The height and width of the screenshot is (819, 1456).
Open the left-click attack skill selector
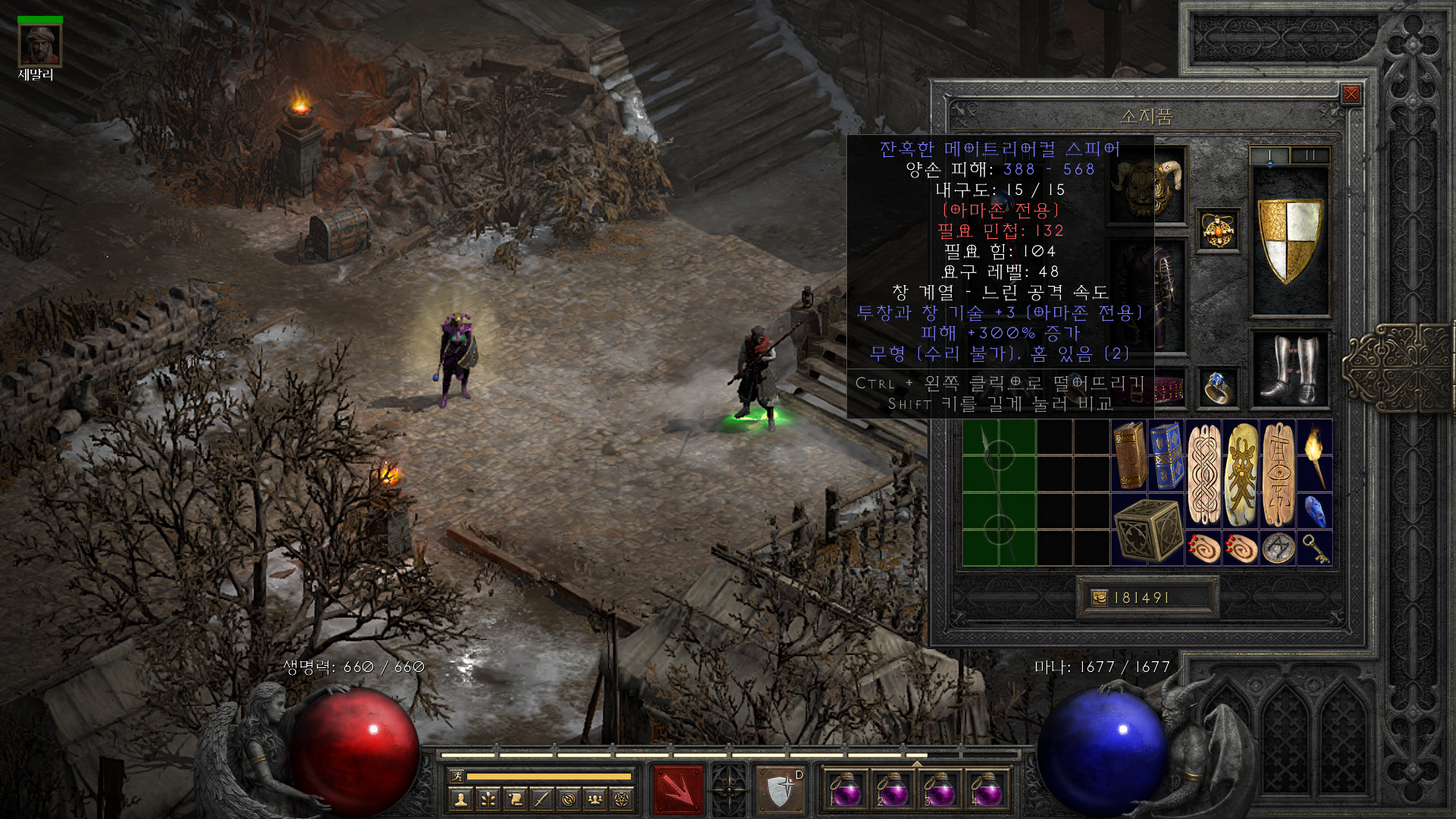pyautogui.click(x=679, y=789)
